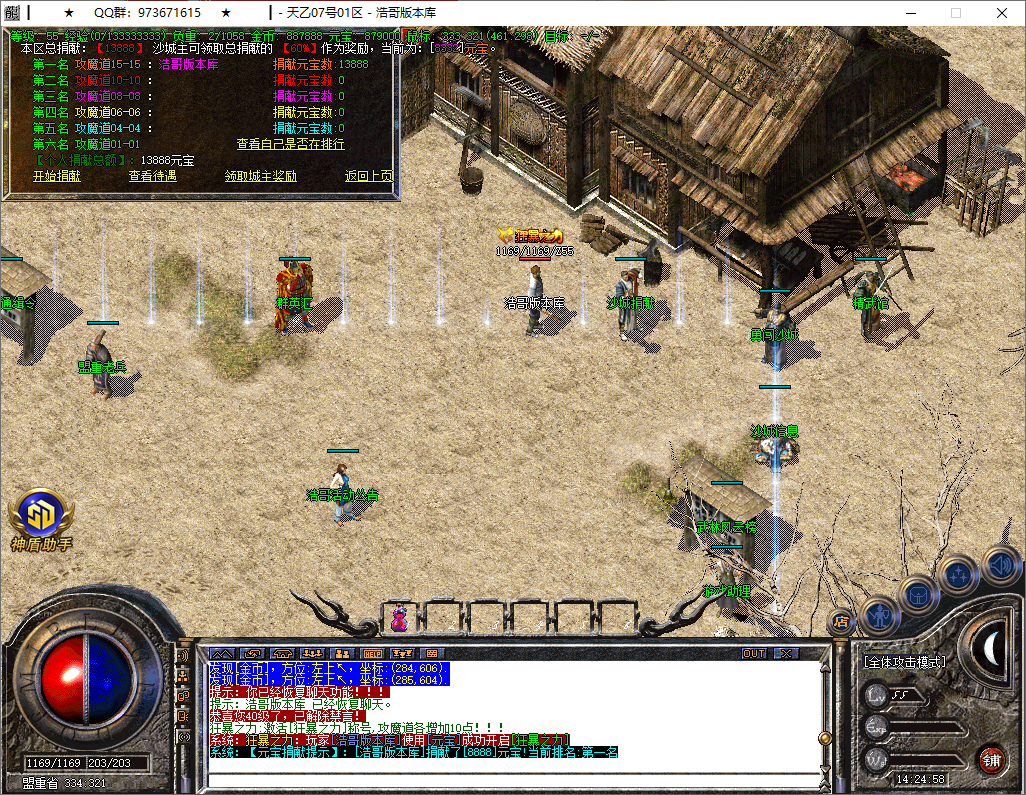This screenshot has height=795, width=1026.
Task: Click the speaker sound button at bottom right
Action: click(1000, 564)
